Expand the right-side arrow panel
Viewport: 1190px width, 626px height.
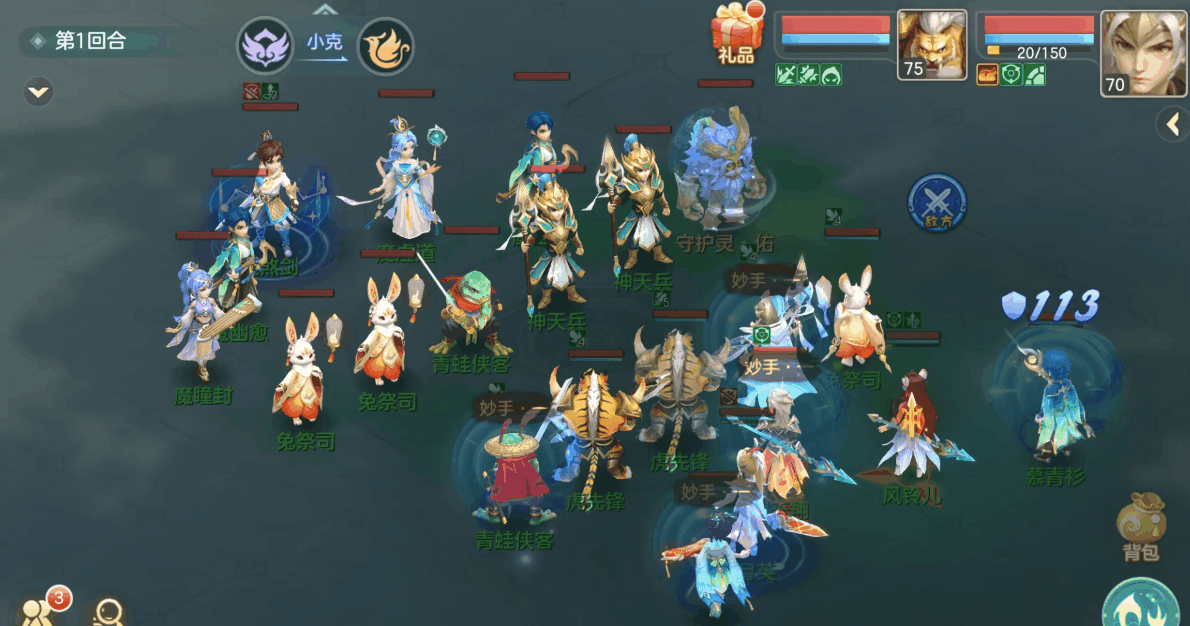pos(1172,124)
